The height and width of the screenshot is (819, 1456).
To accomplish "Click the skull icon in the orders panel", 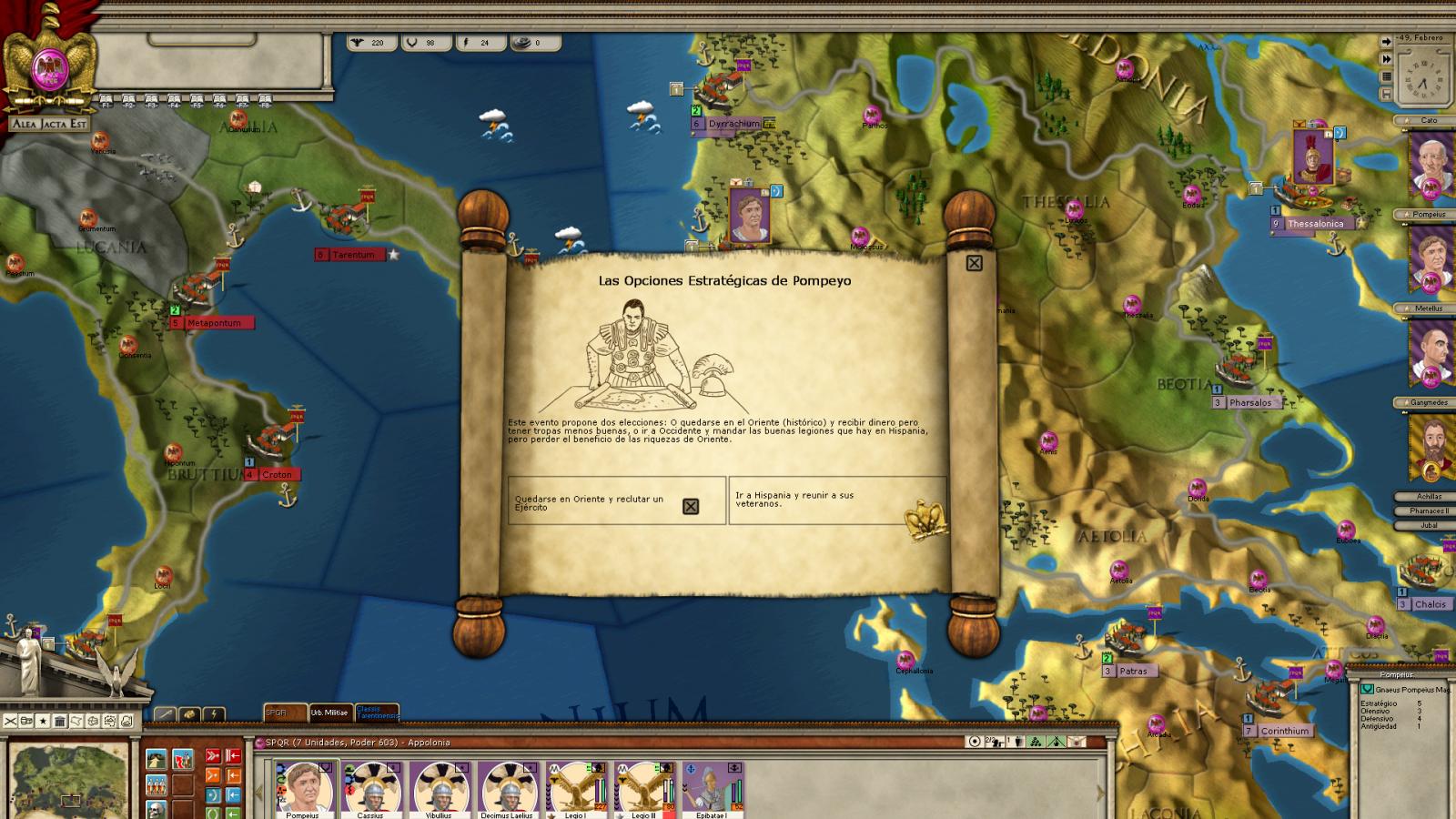I will 157,806.
